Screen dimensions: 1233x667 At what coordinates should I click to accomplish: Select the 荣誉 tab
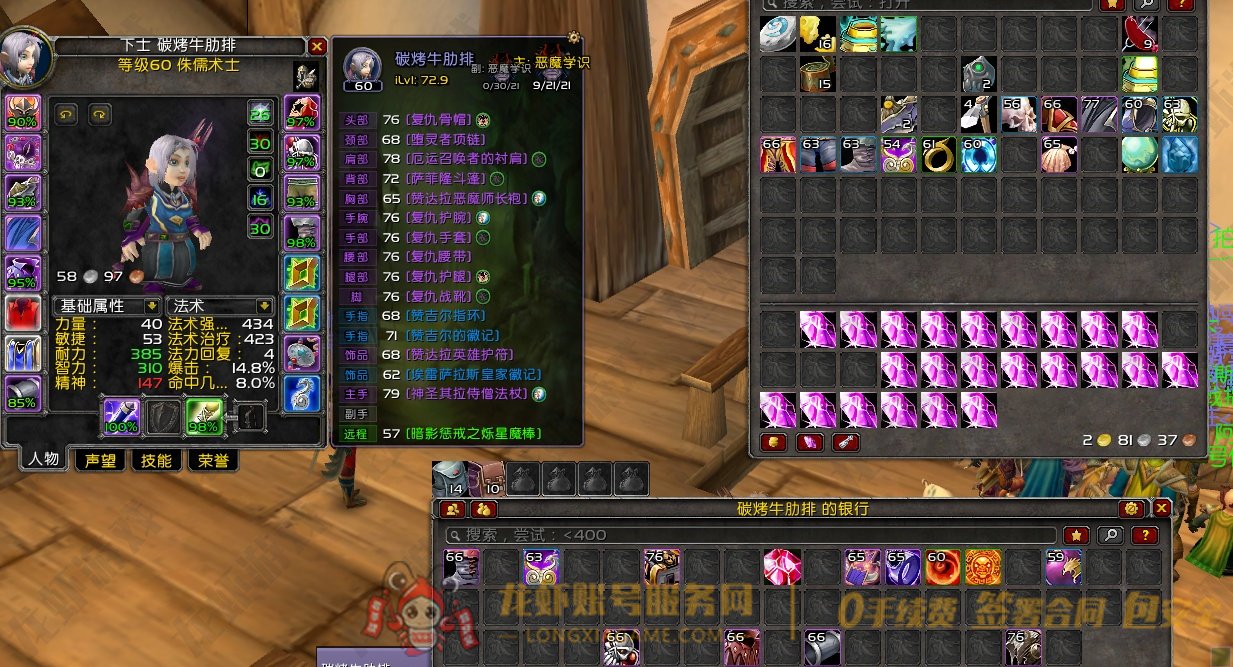coord(213,460)
